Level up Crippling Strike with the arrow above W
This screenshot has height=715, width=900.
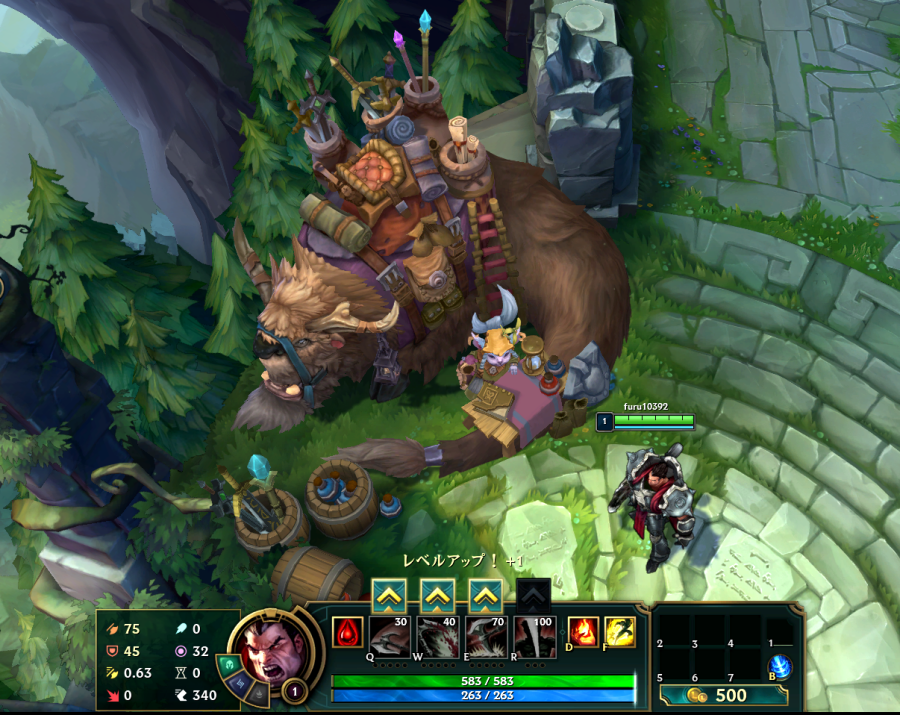tap(437, 596)
